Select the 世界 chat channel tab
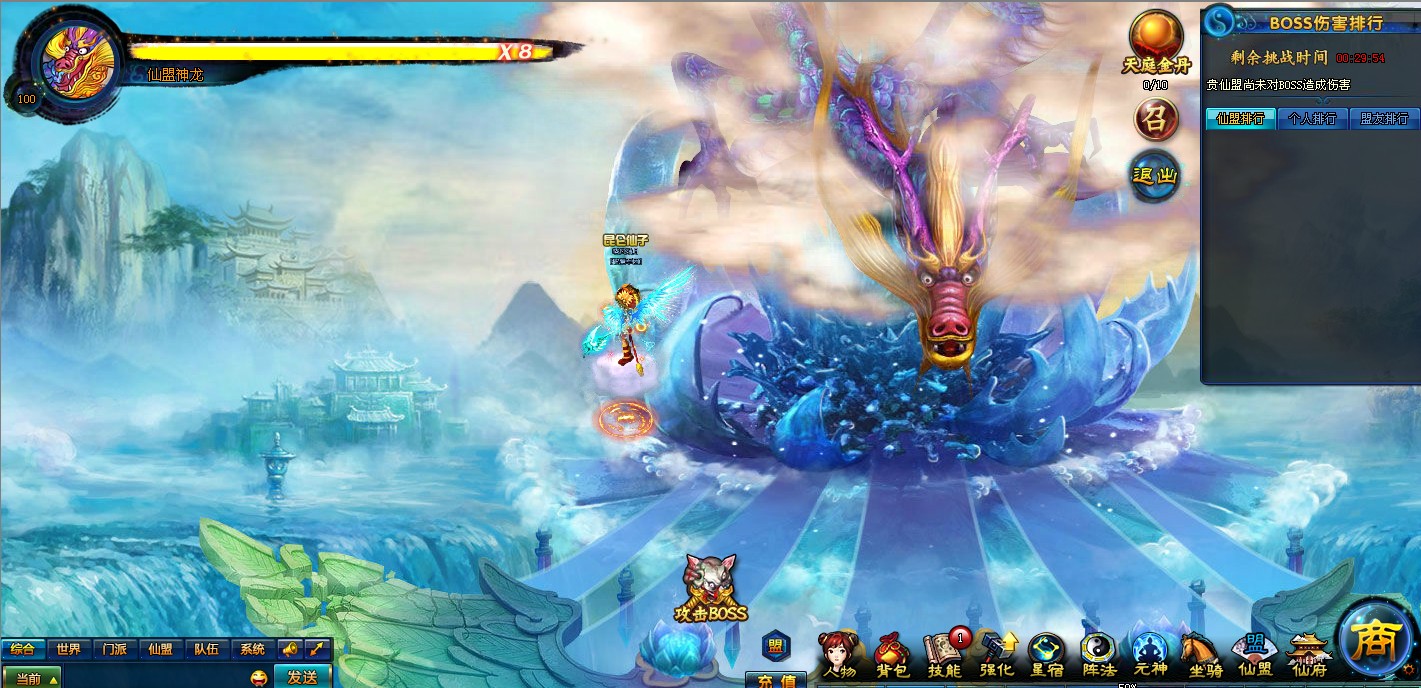1421x688 pixels. point(68,649)
